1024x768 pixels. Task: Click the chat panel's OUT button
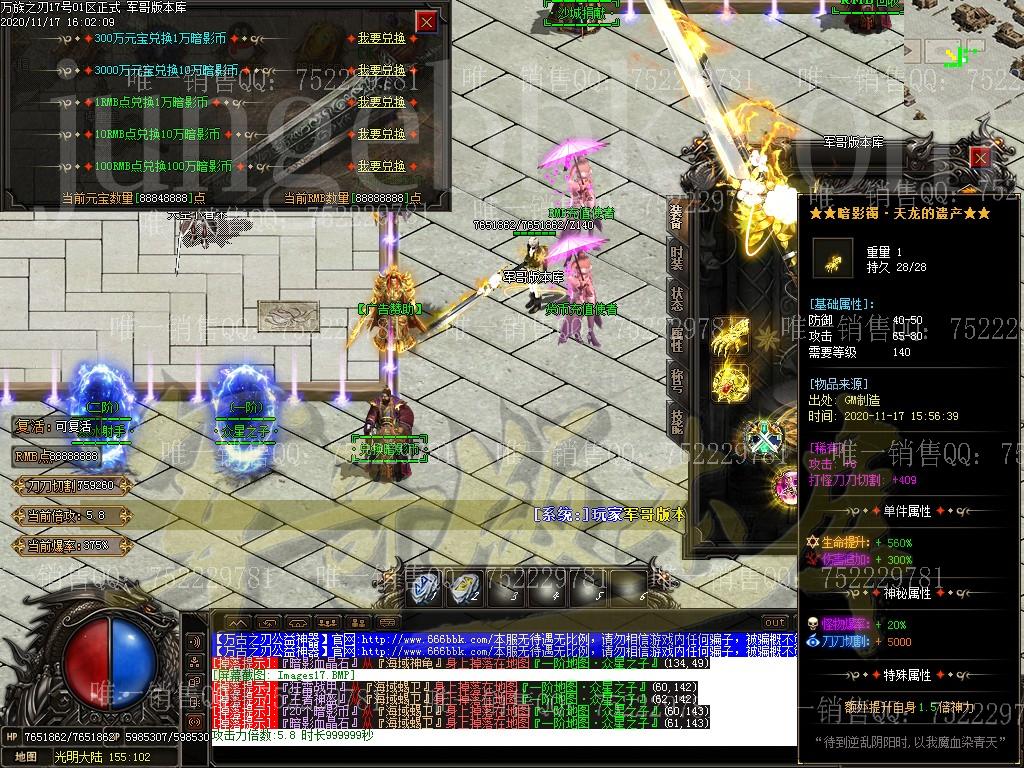[774, 622]
